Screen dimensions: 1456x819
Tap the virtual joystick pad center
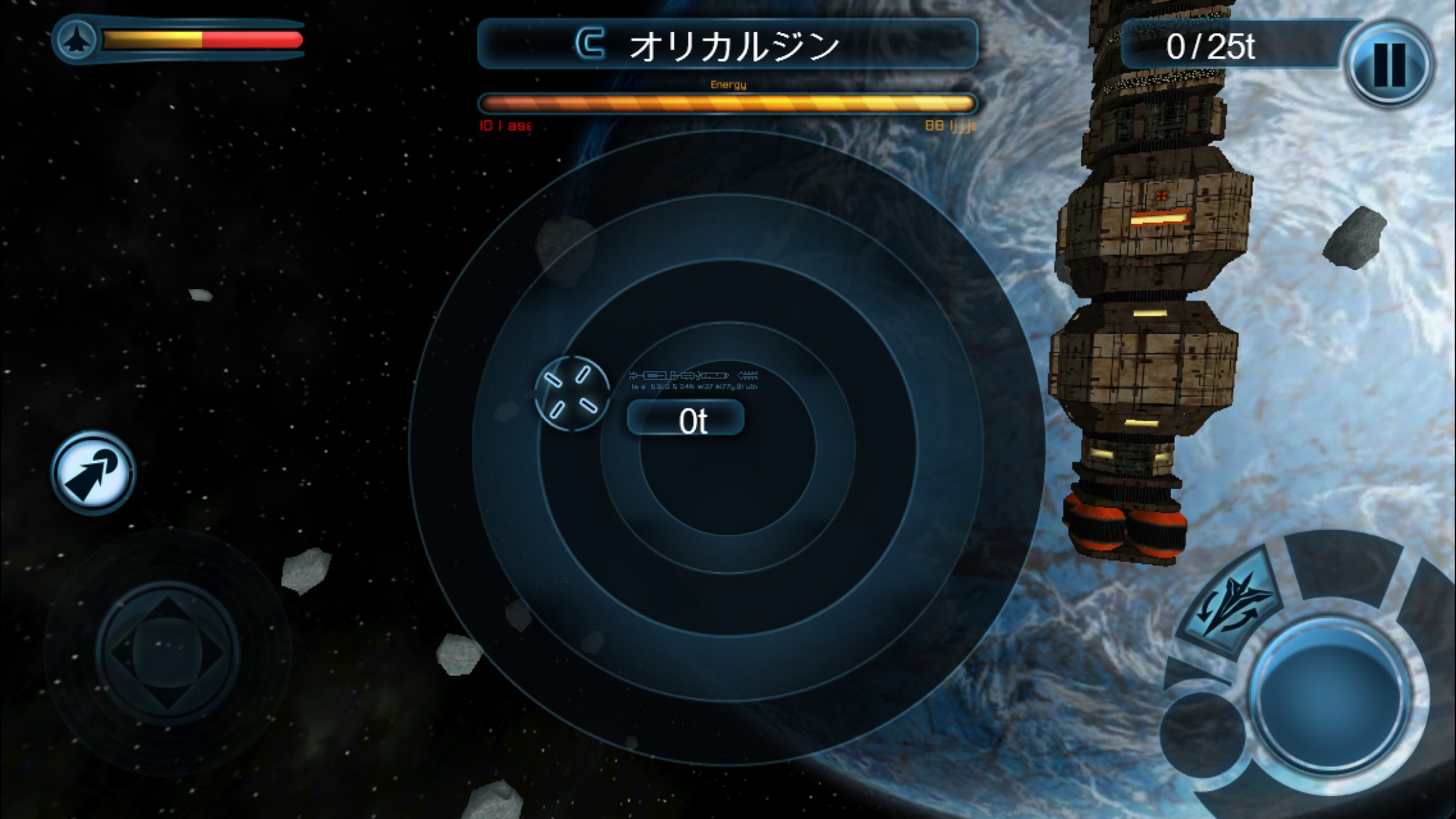(167, 652)
